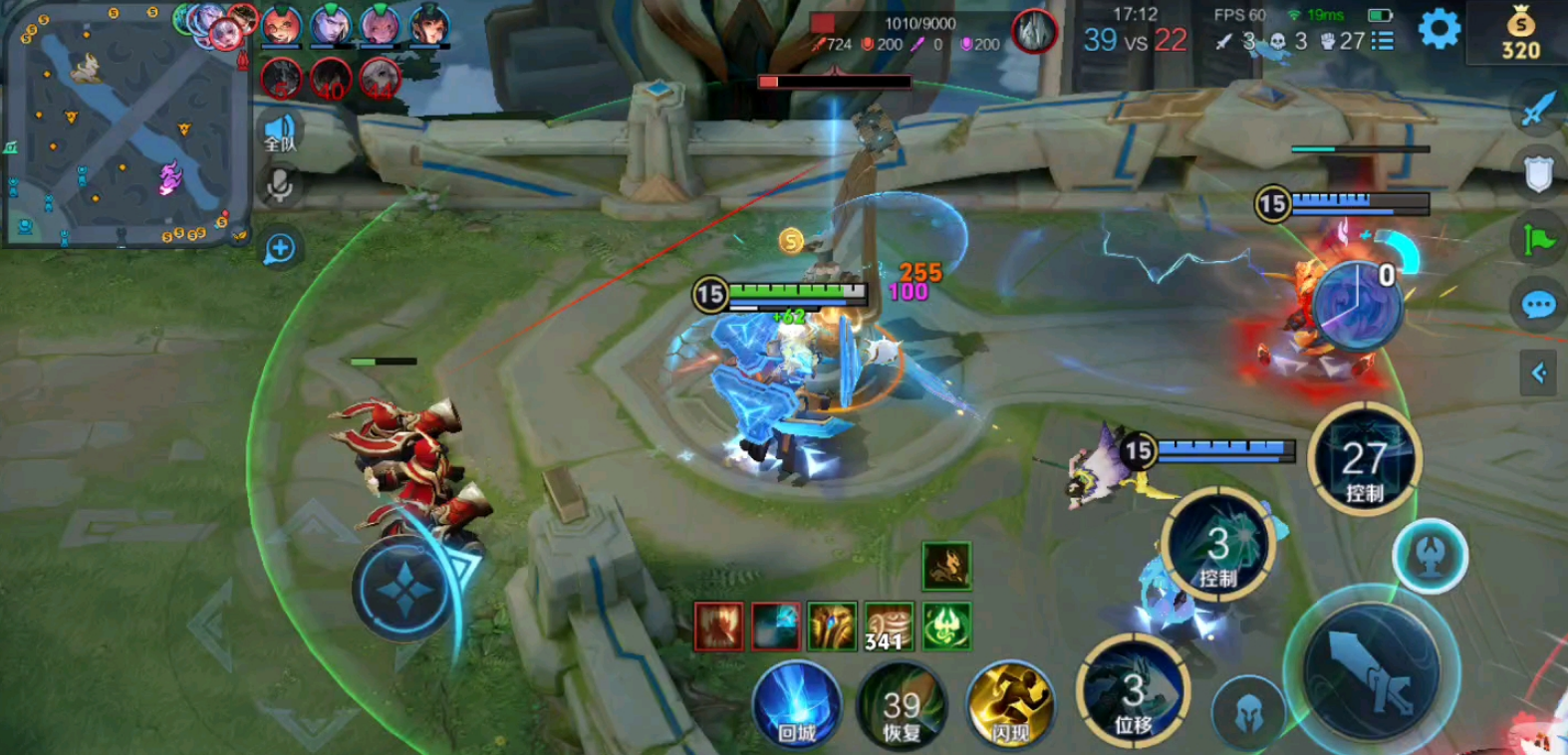This screenshot has height=755, width=1568.
Task: Activate the recall (回城) spell
Action: pyautogui.click(x=797, y=704)
